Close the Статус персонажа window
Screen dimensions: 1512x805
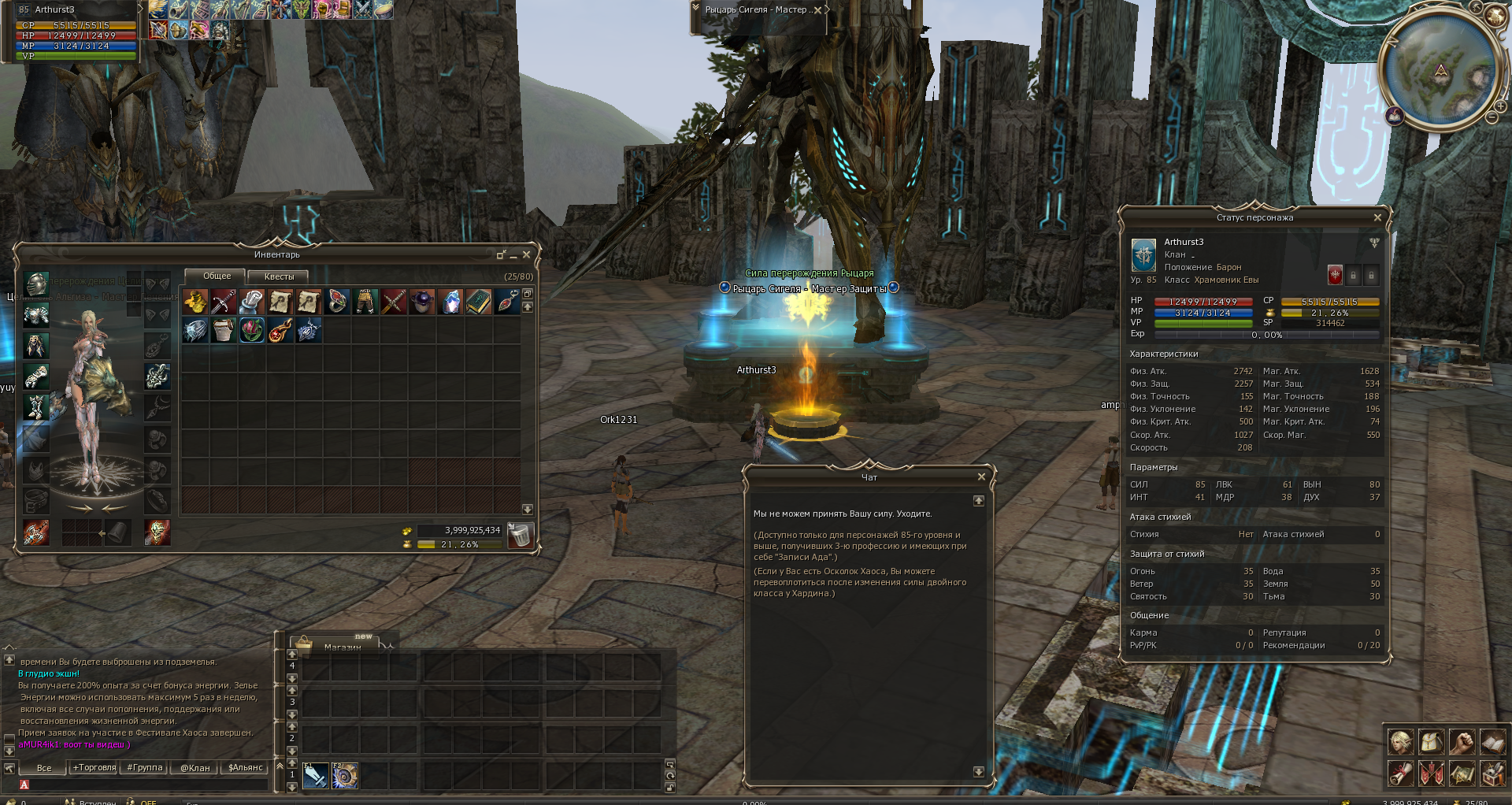tap(1377, 217)
